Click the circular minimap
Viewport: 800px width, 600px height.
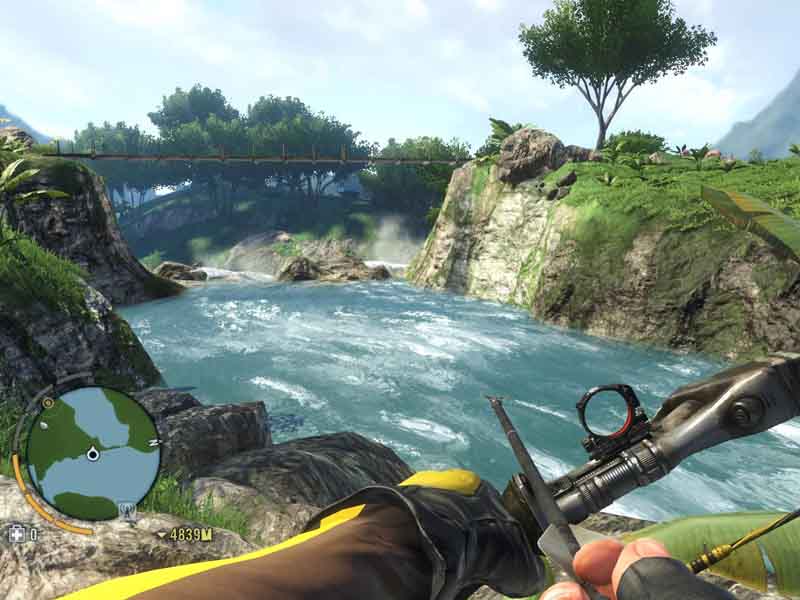coord(92,452)
